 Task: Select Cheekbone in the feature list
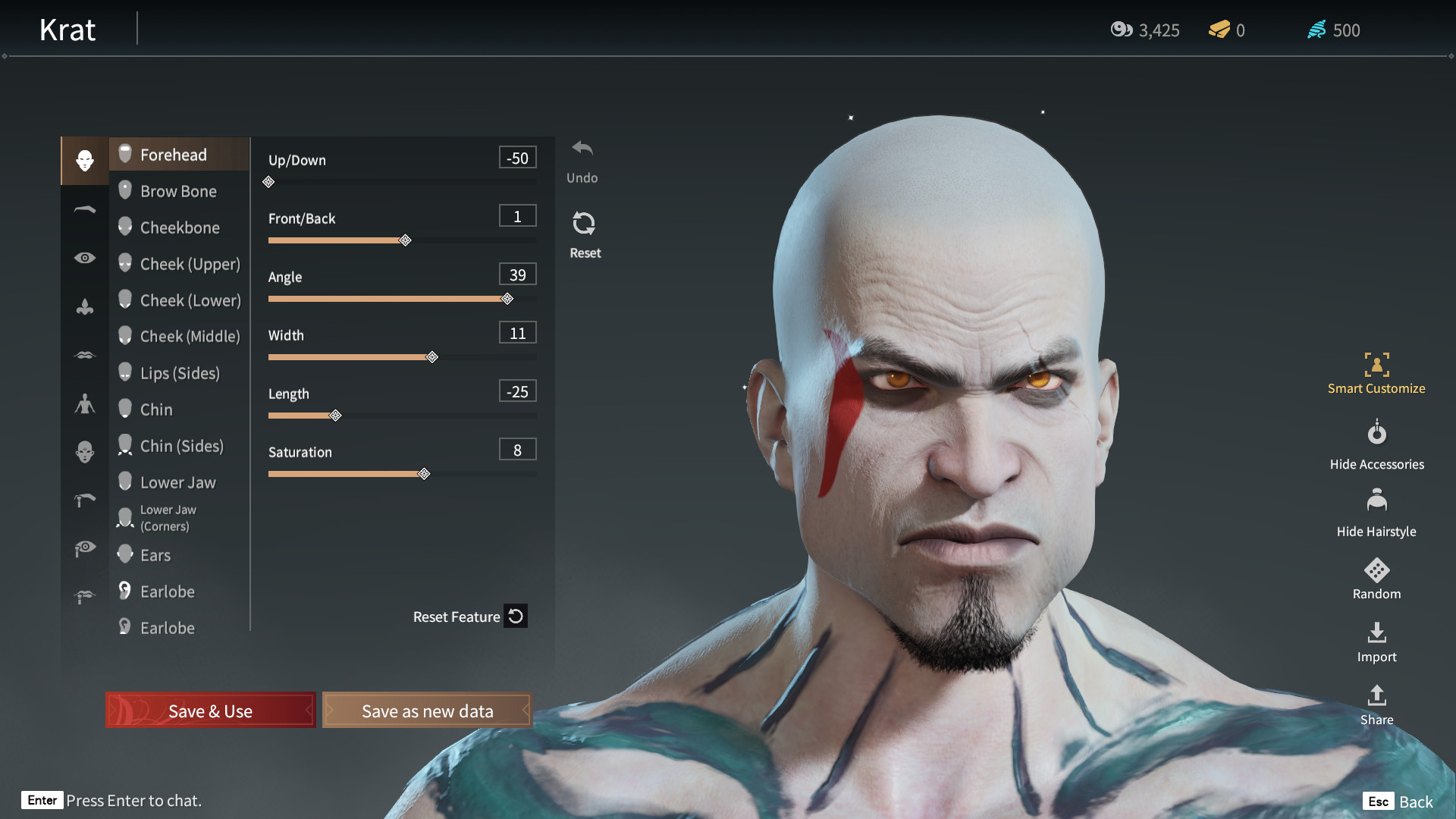[180, 227]
